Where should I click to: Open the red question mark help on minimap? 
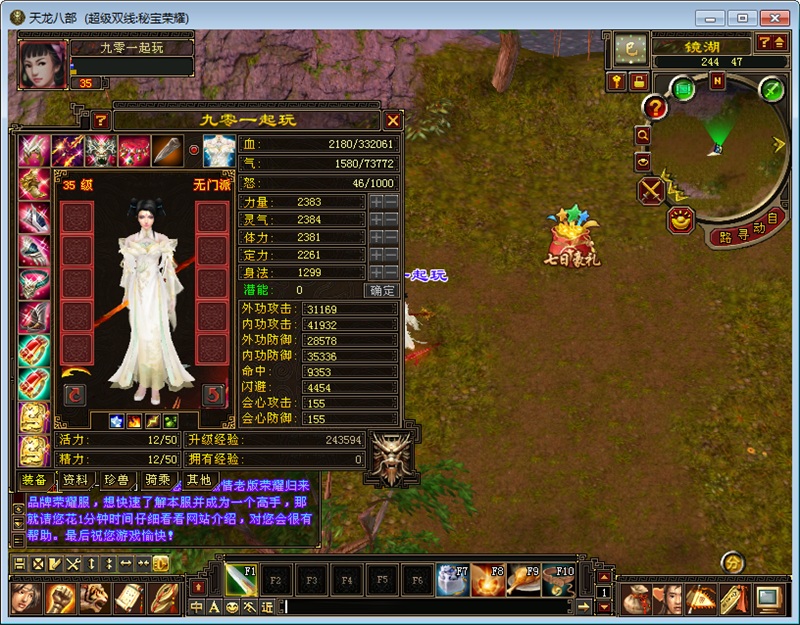pyautogui.click(x=655, y=107)
